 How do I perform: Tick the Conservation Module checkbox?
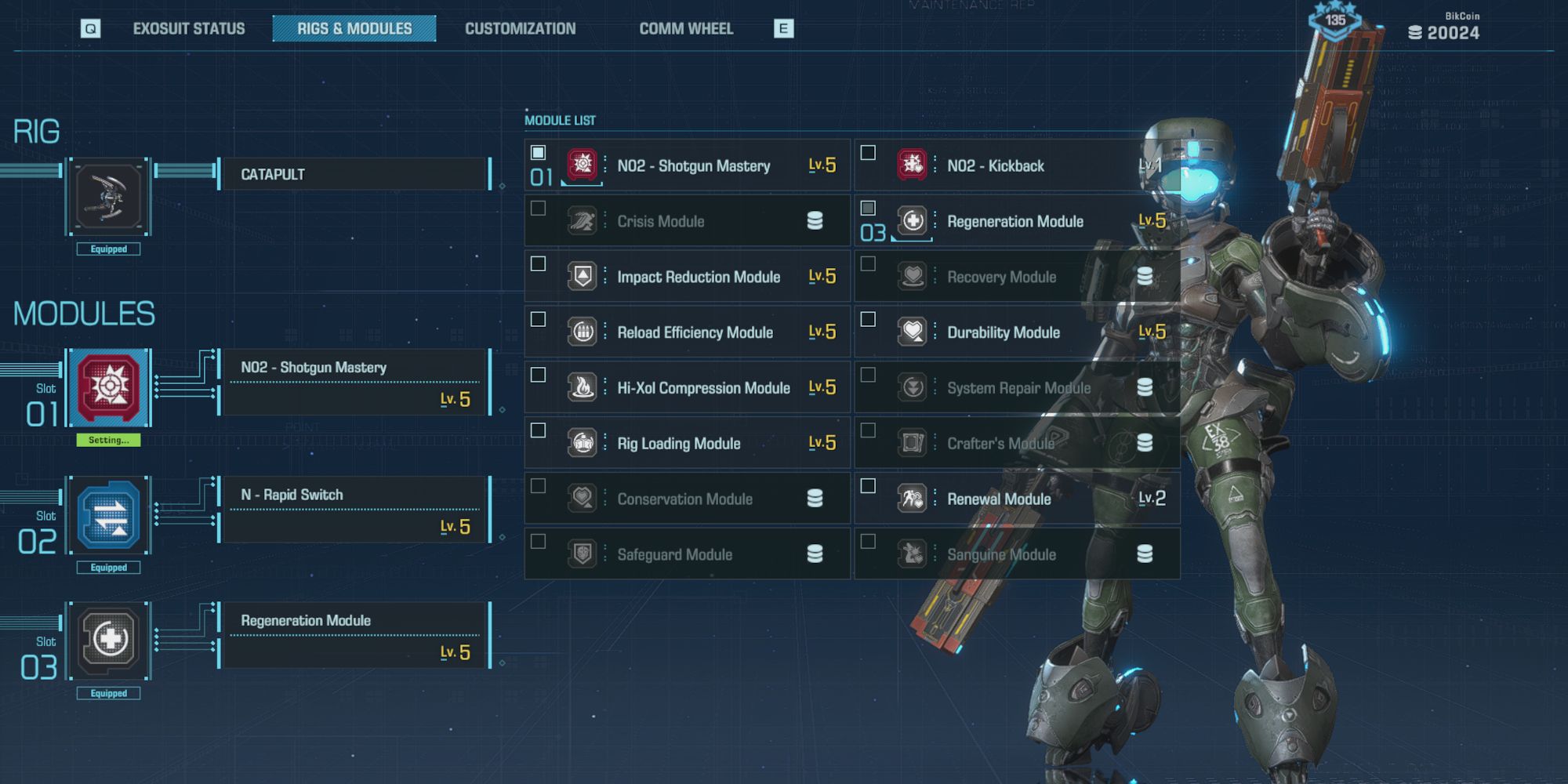[x=538, y=486]
